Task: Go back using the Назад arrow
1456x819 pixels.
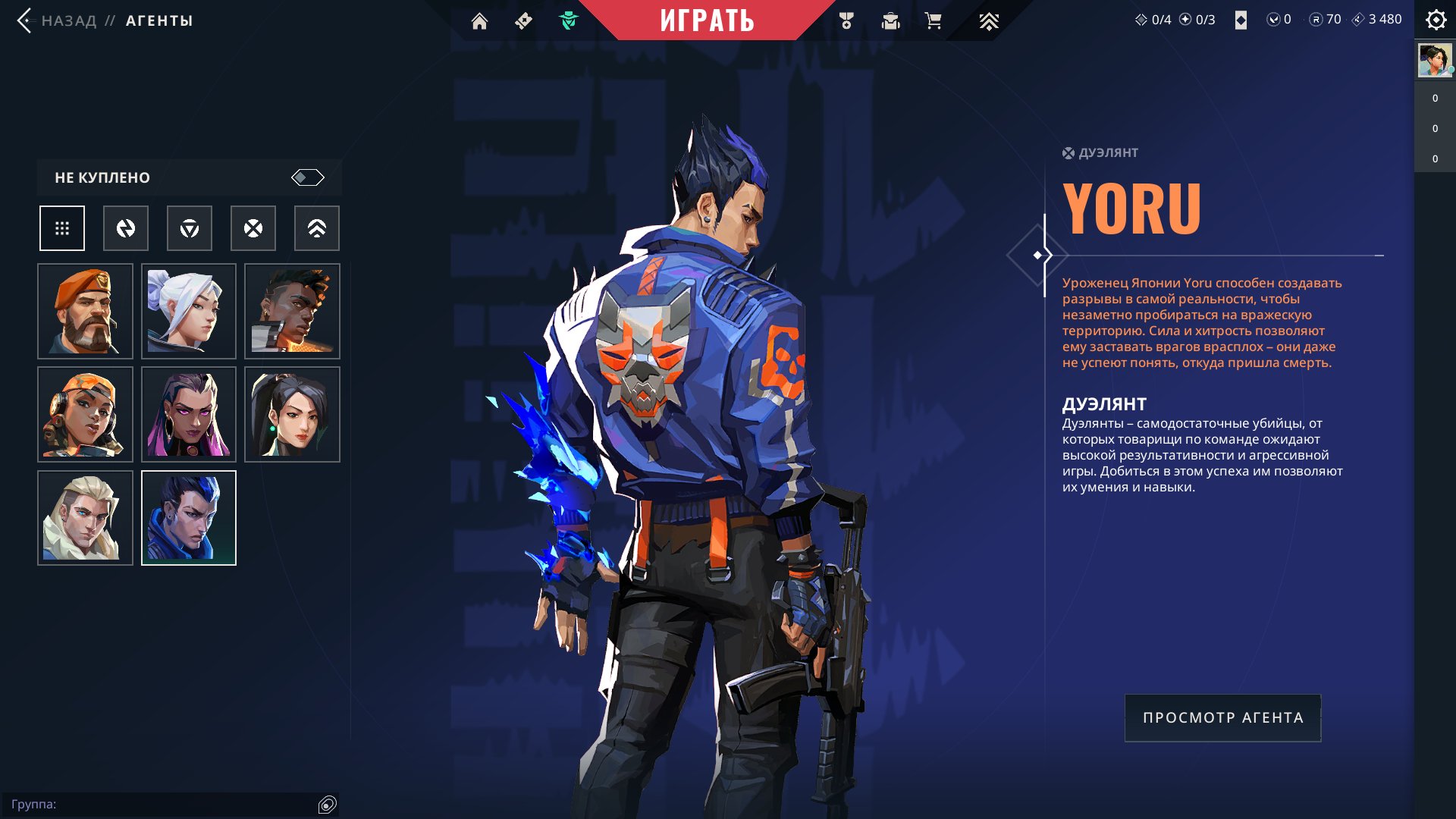Action: [x=24, y=20]
